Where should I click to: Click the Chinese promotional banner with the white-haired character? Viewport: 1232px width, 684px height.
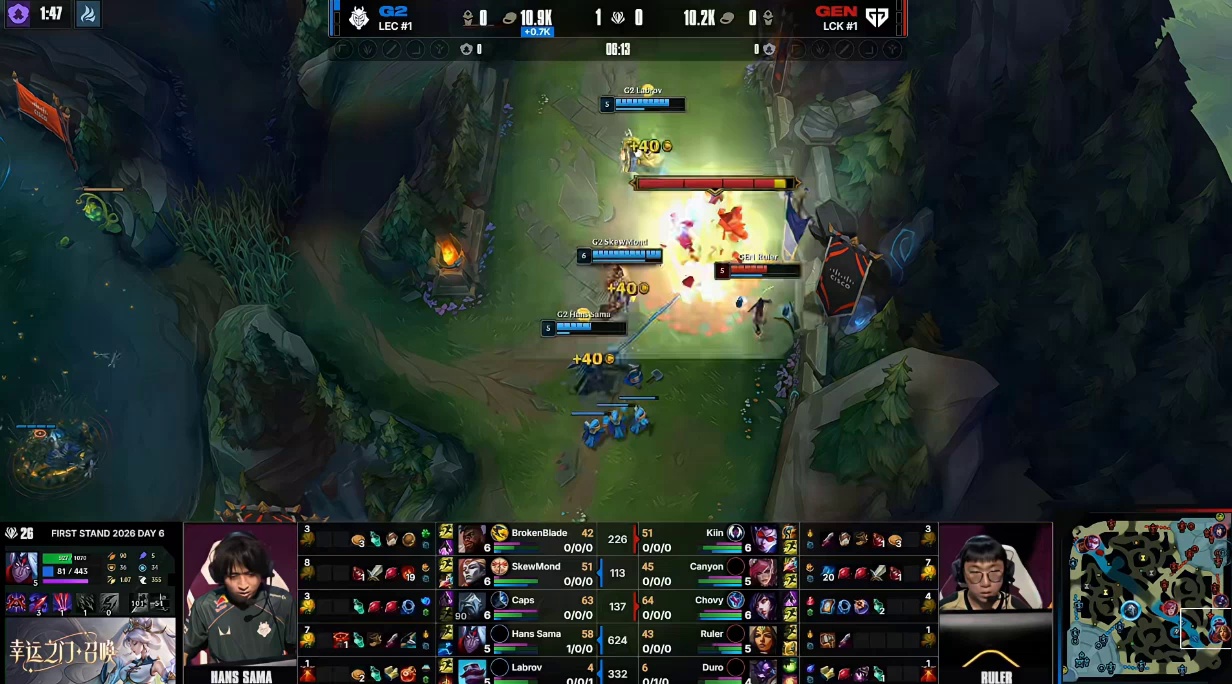90,650
